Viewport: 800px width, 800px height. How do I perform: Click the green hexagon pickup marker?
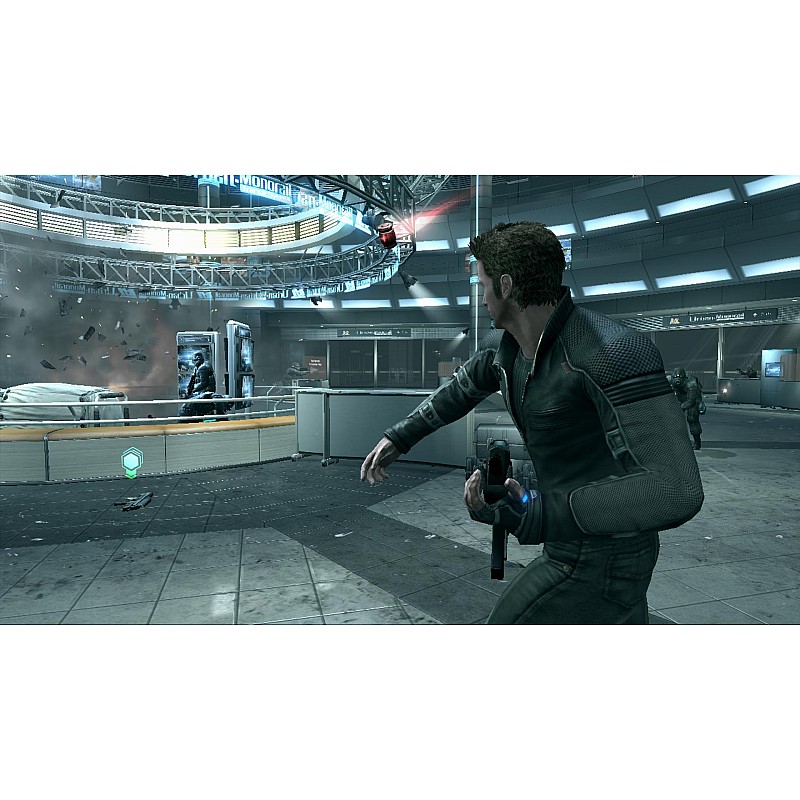(131, 462)
